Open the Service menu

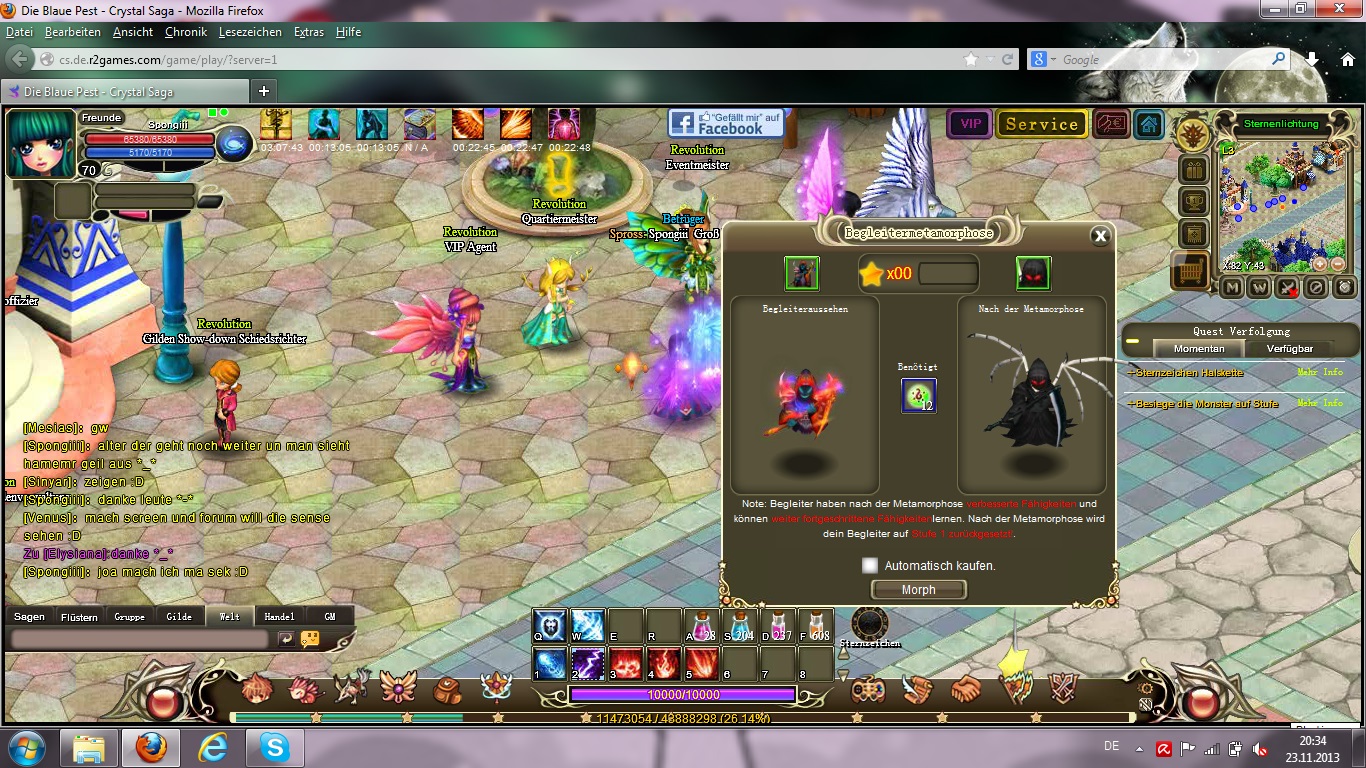(1041, 124)
